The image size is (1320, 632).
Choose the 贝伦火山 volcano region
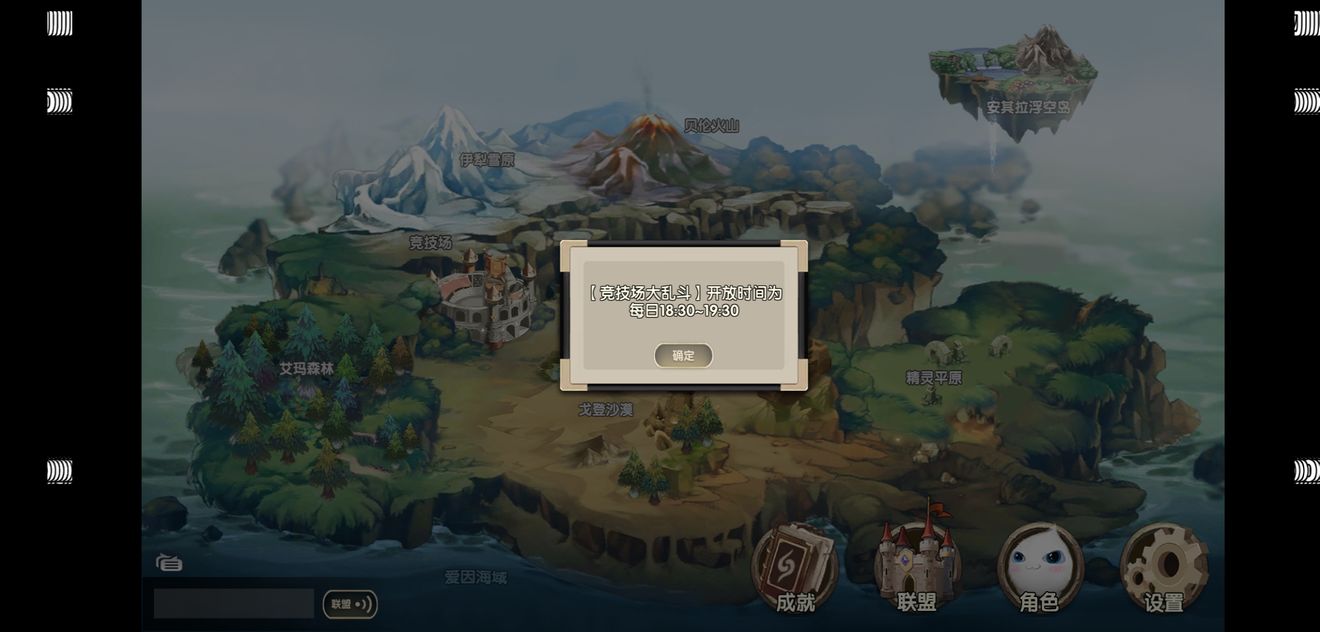coord(711,126)
